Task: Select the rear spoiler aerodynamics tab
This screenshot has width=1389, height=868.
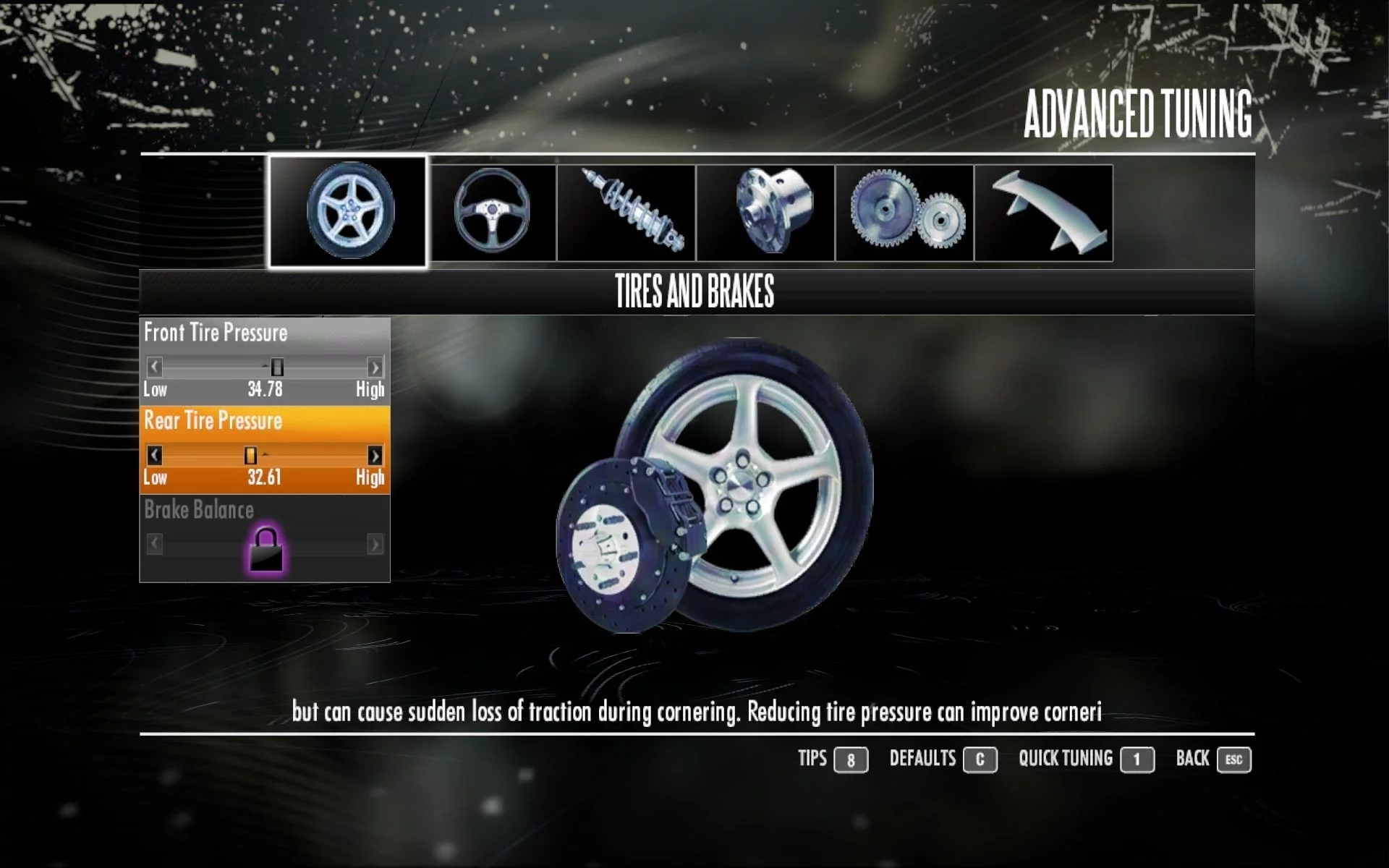Action: [1043, 213]
